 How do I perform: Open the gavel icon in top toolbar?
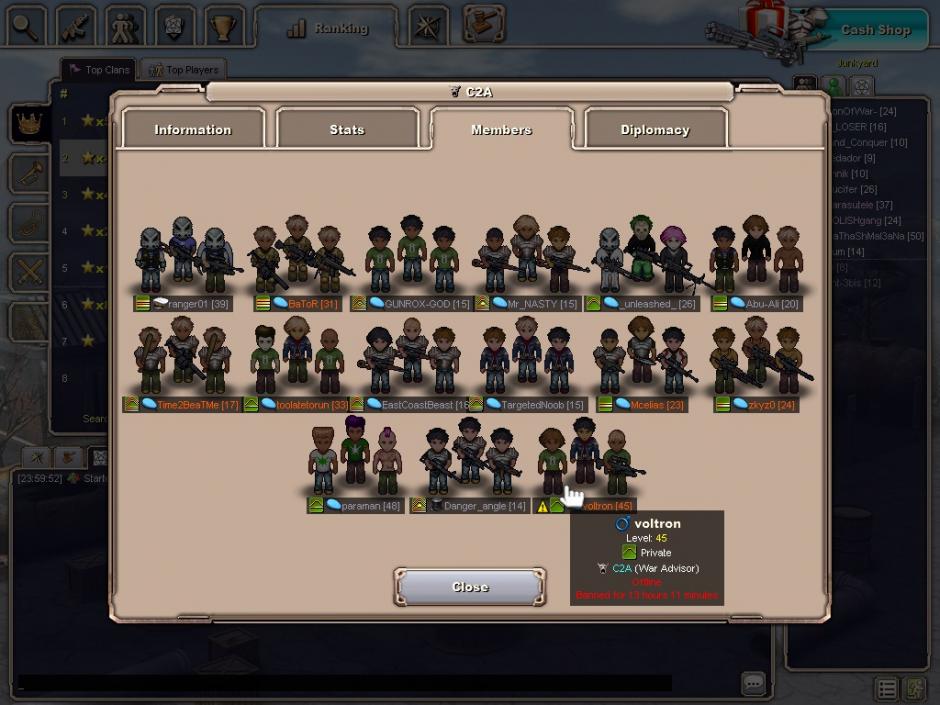click(x=484, y=27)
